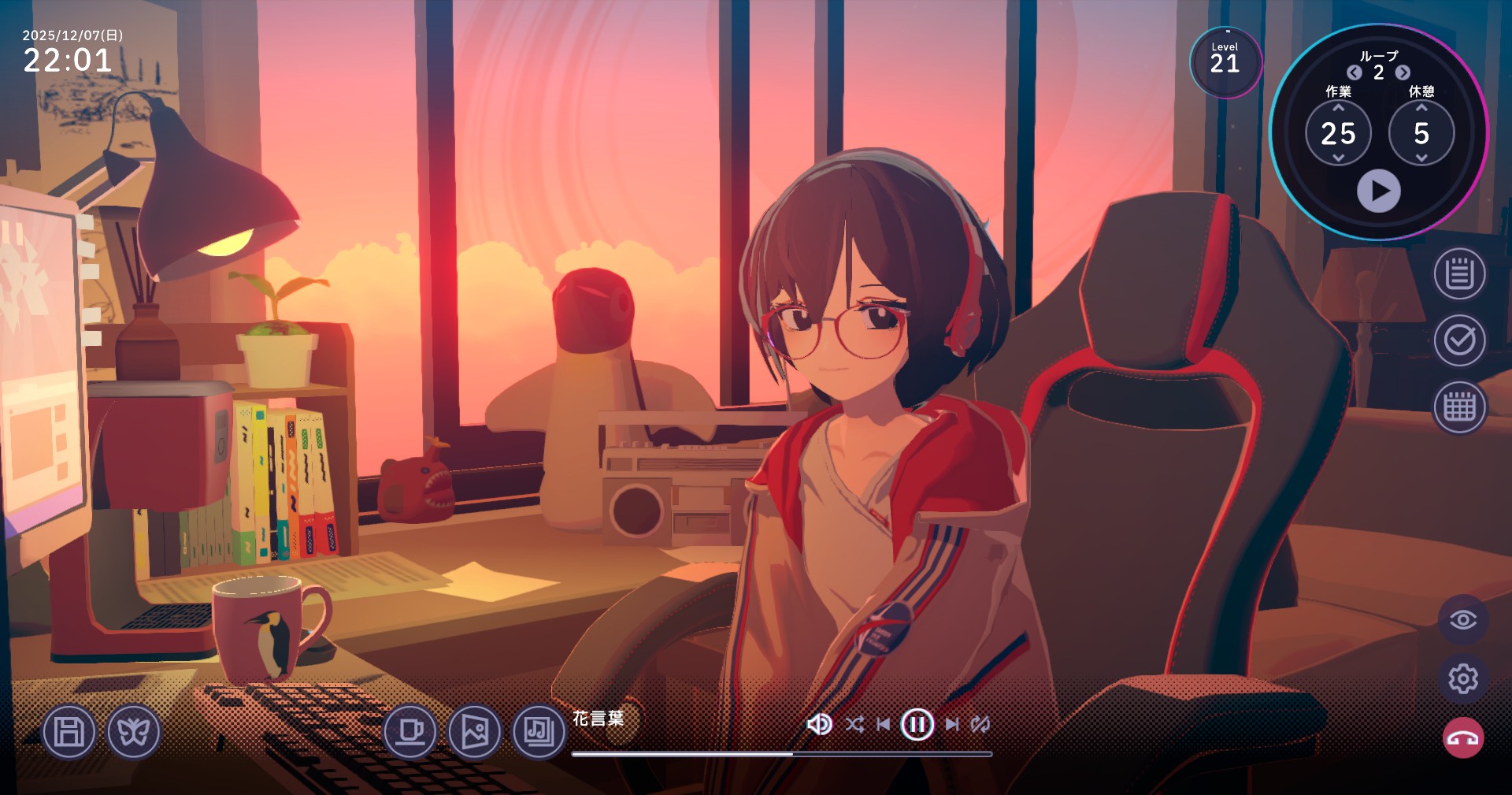The height and width of the screenshot is (795, 1512).
Task: Toggle interface visibility with the eye icon
Action: click(x=1463, y=620)
